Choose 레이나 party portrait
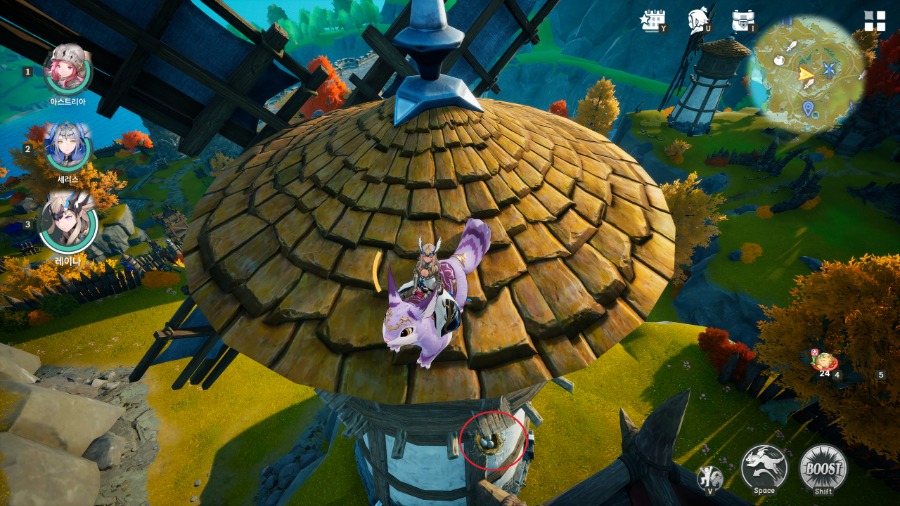900x506 pixels. coord(67,221)
